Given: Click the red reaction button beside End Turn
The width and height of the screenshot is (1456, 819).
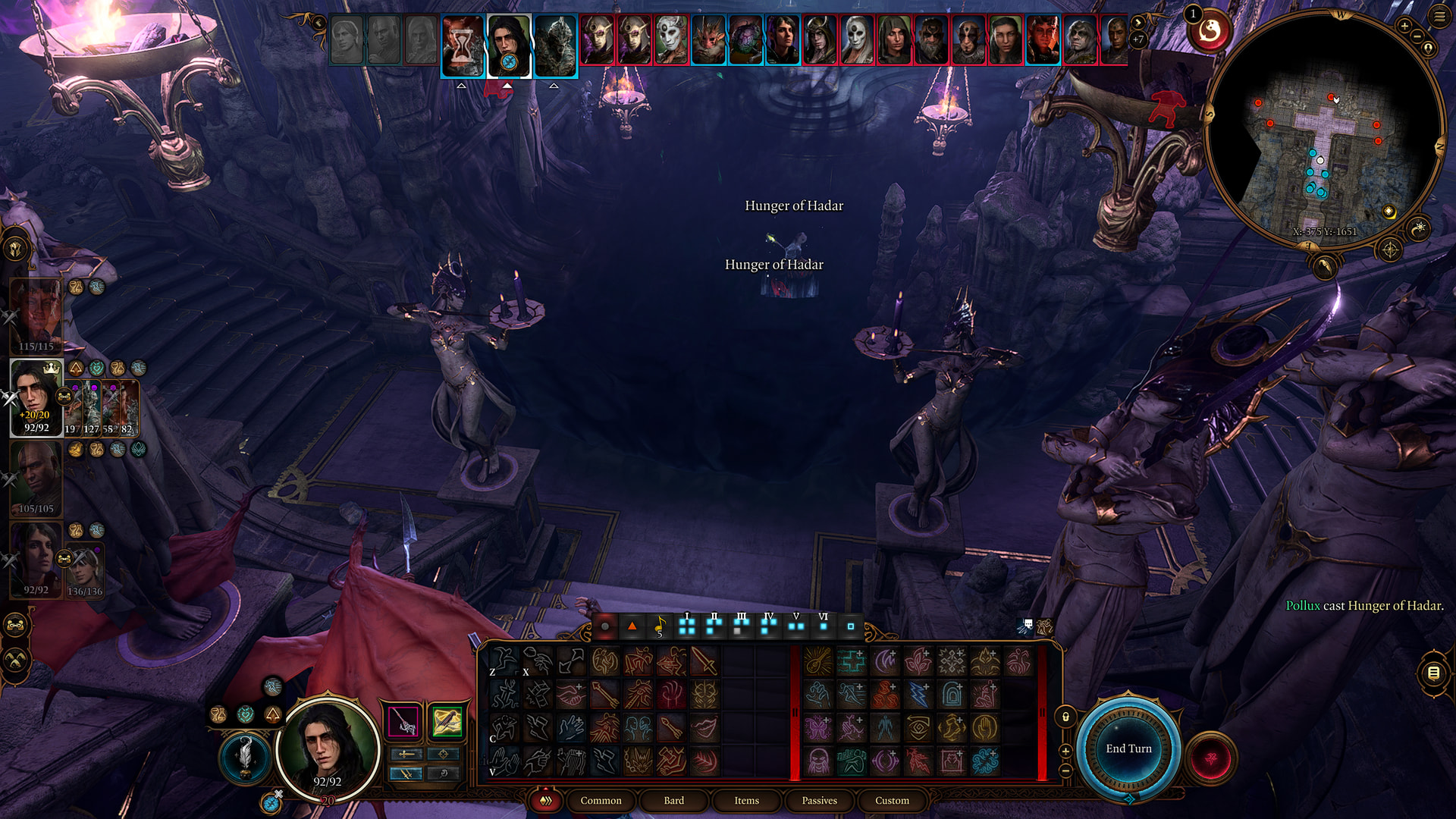Looking at the screenshot, I should click(1210, 758).
